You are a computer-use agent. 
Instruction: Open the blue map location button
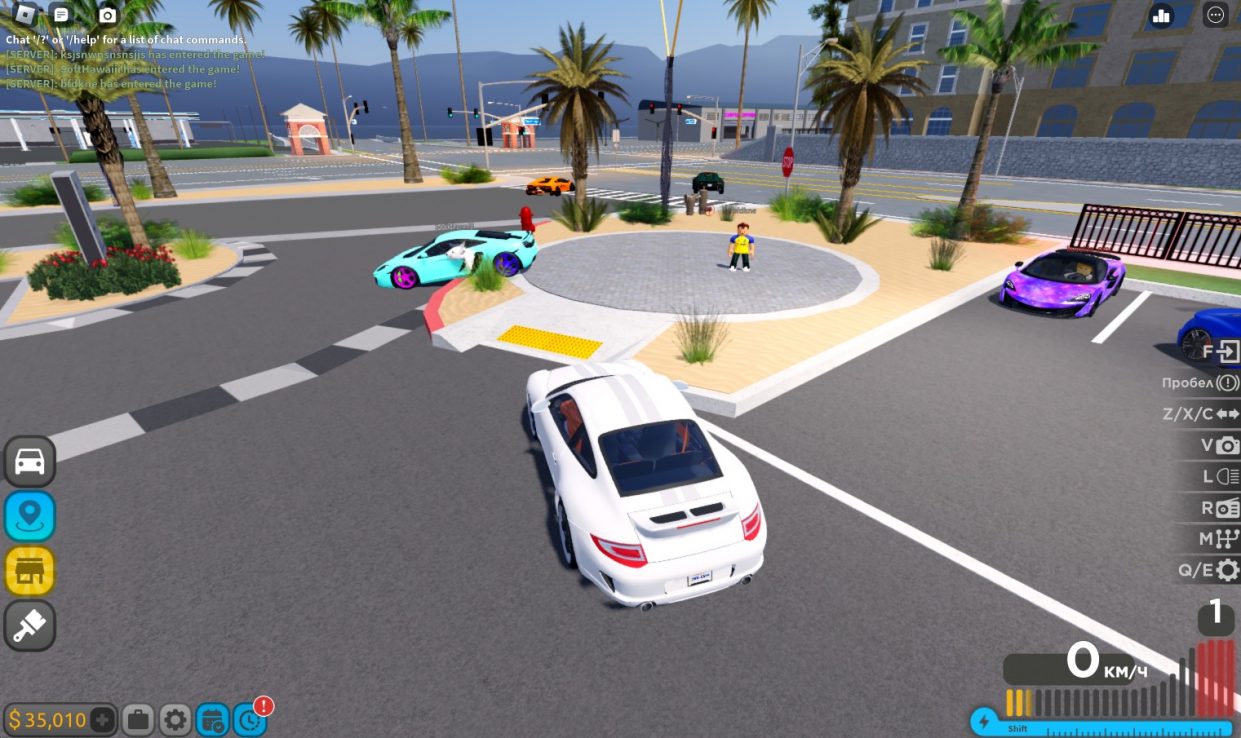click(x=30, y=516)
